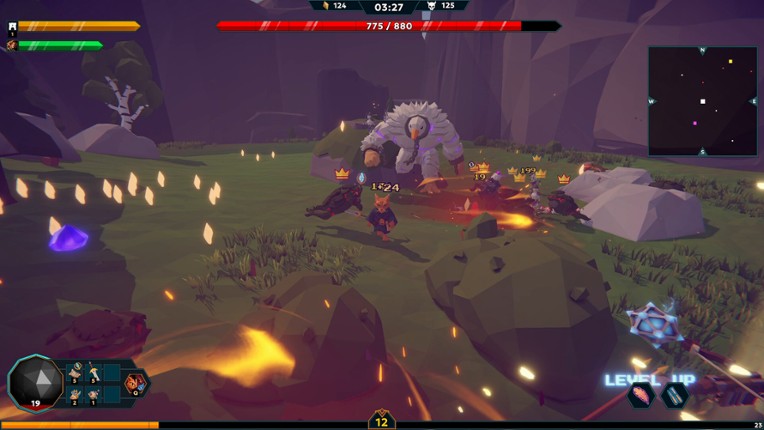Pick the orange feather level-up reward
The height and width of the screenshot is (430, 764).
(641, 396)
